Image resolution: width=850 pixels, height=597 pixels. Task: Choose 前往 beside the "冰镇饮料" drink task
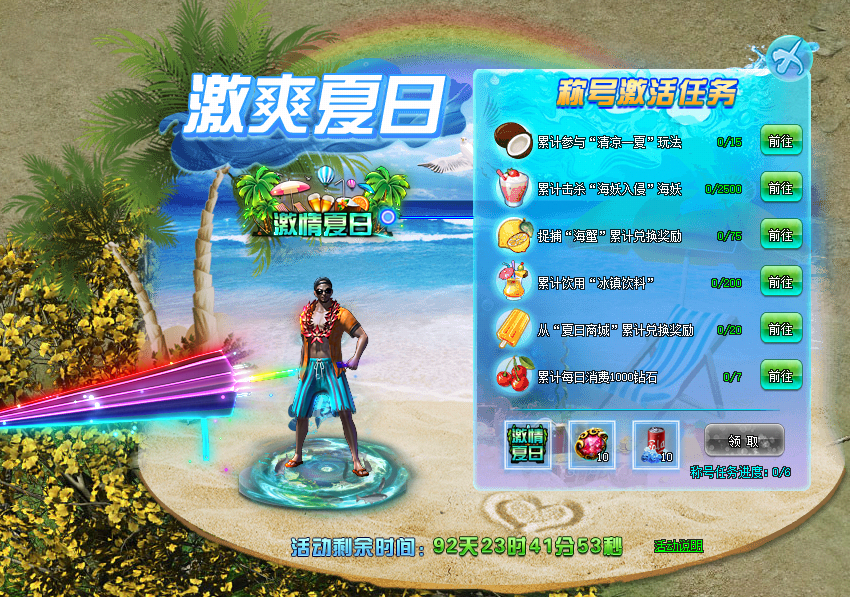click(780, 282)
